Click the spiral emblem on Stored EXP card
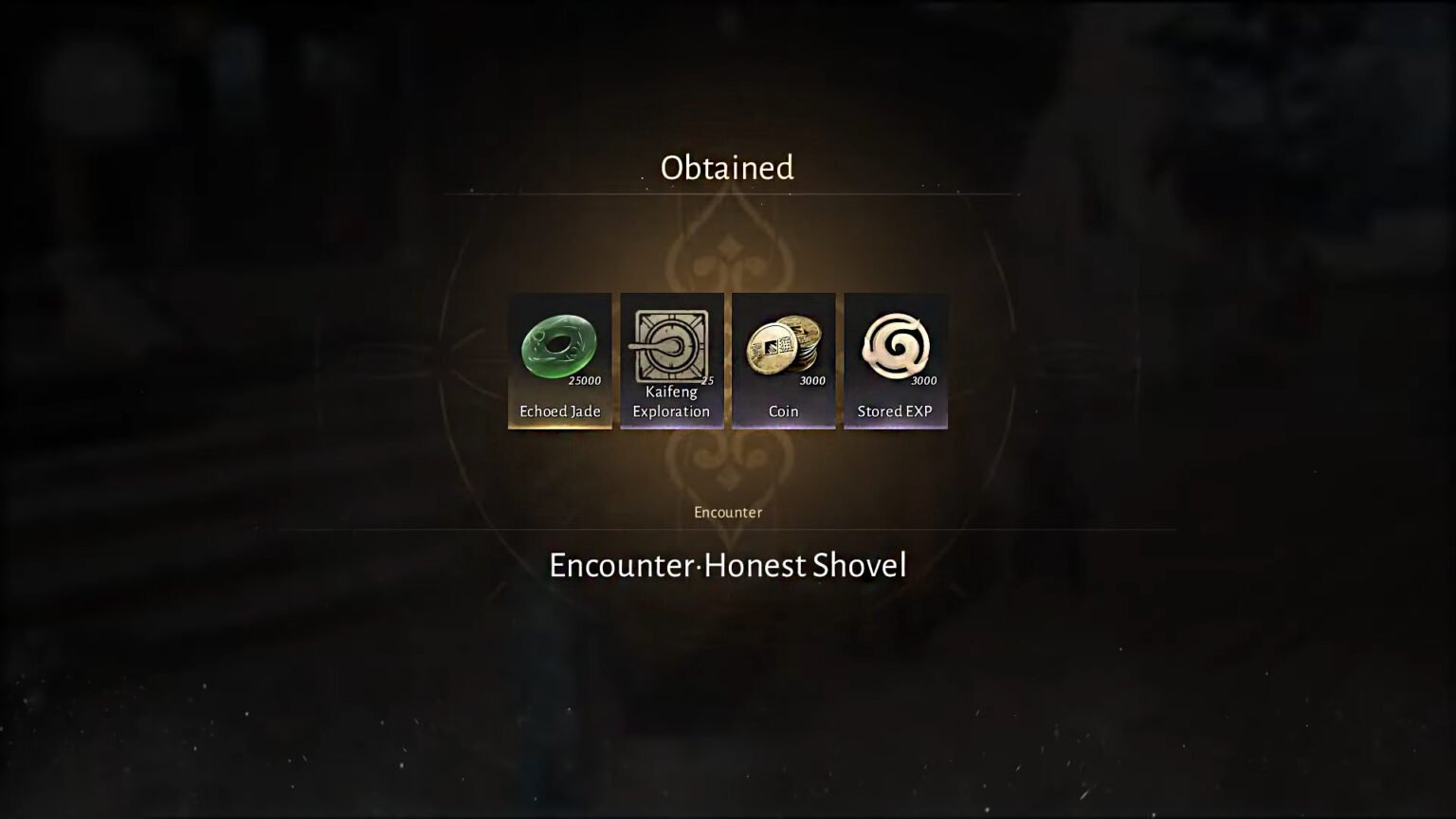This screenshot has height=819, width=1456. [895, 346]
